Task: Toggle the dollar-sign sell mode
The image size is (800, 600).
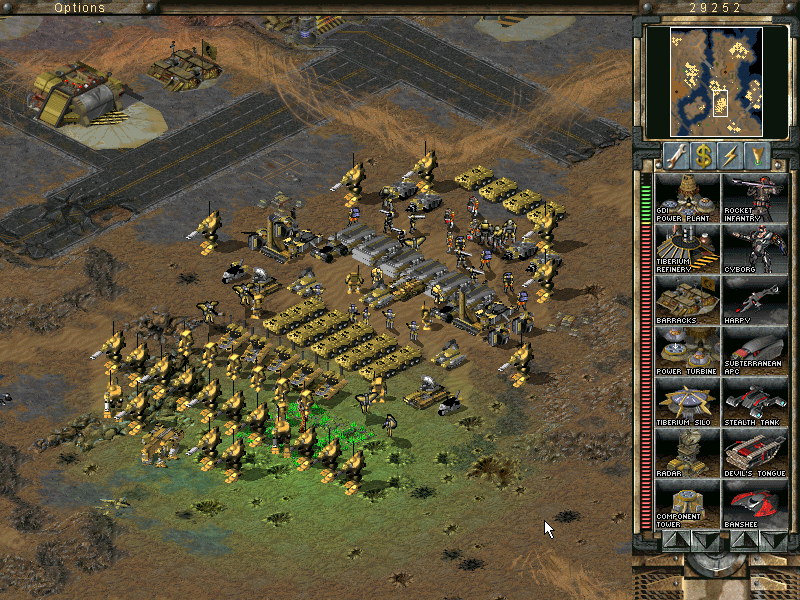Action: (x=704, y=155)
